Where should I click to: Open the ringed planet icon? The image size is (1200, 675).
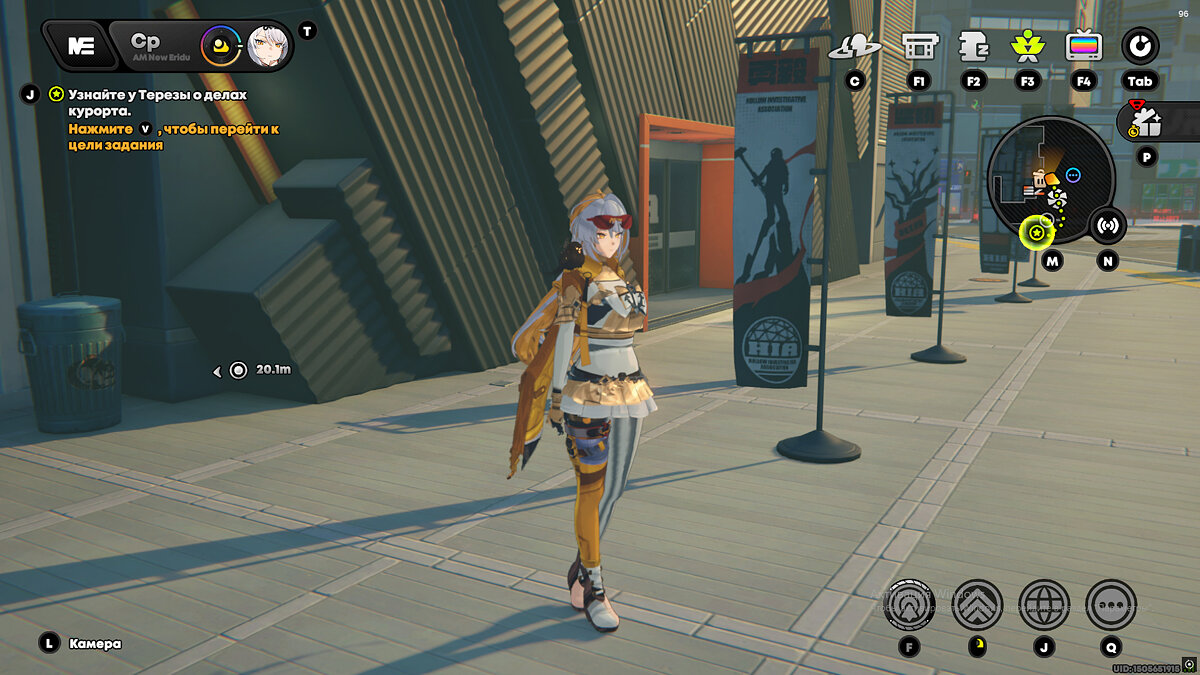click(855, 45)
